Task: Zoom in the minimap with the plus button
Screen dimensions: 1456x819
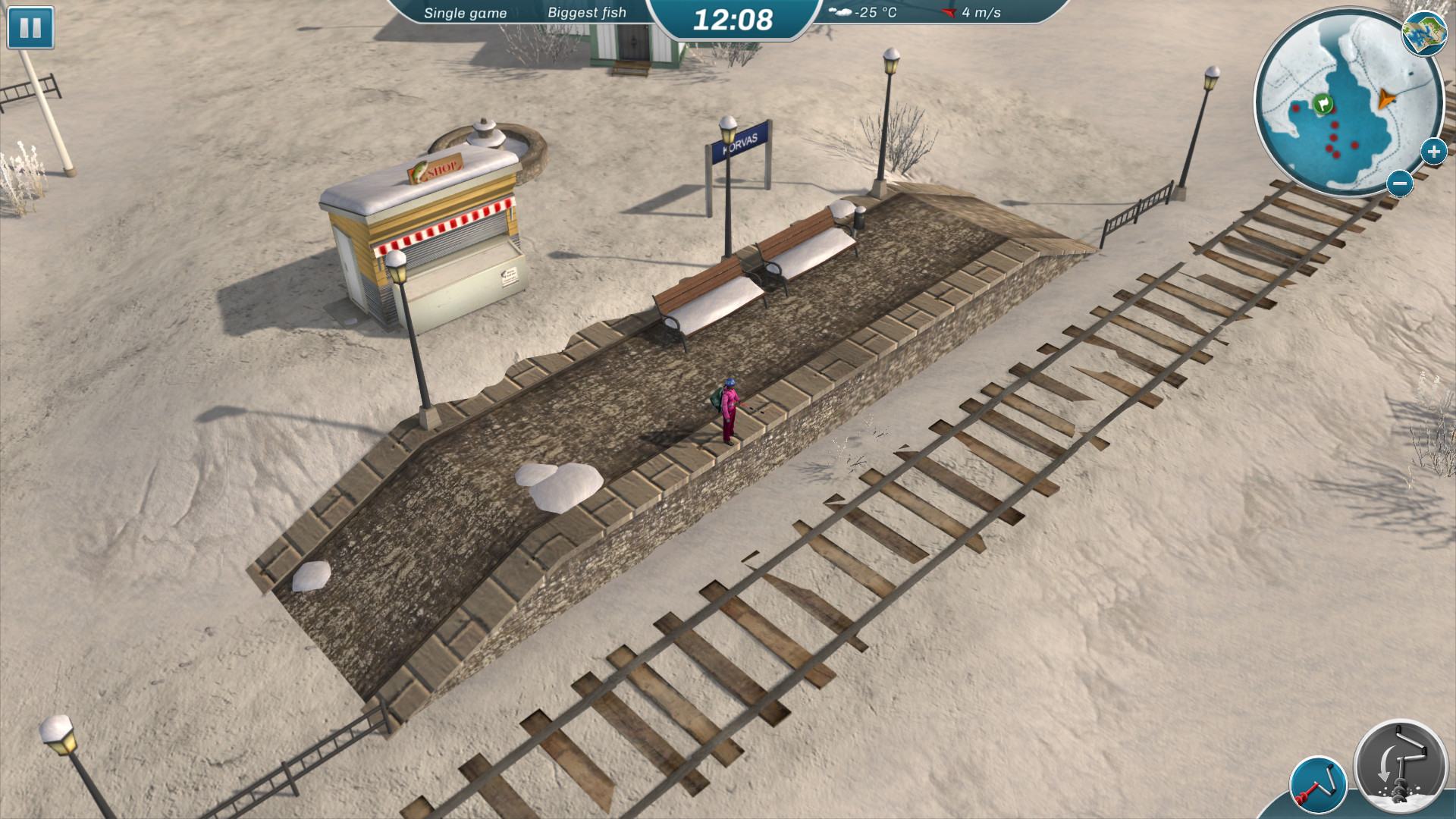Action: tap(1432, 152)
